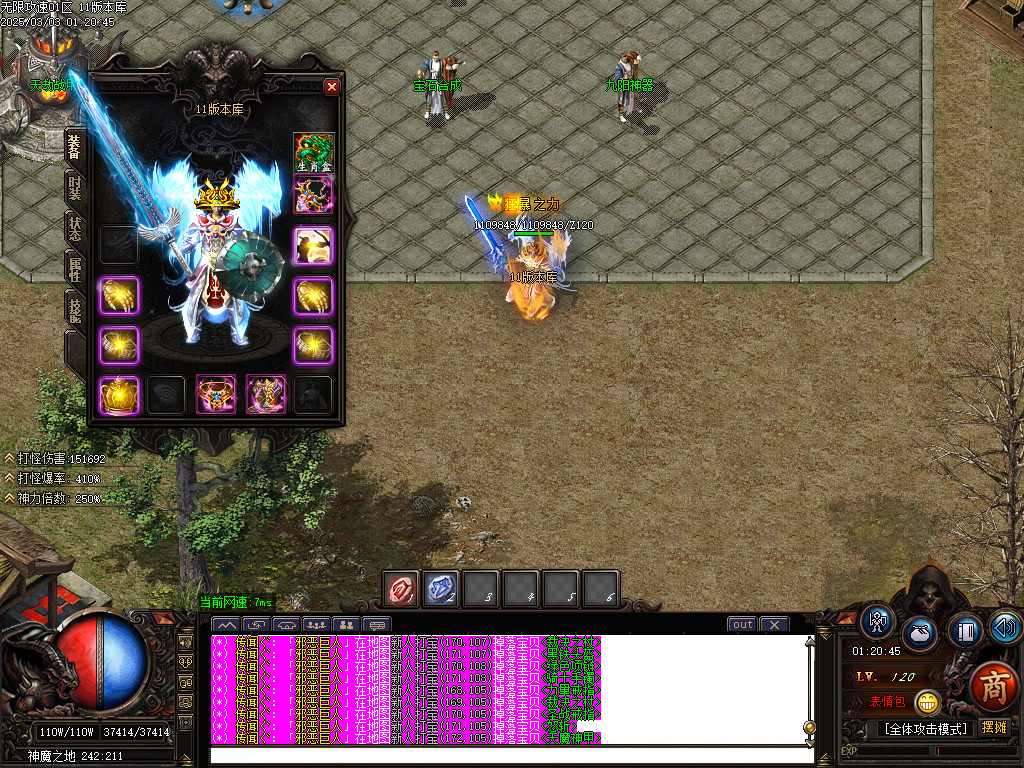Close the chat window with X
The height and width of the screenshot is (768, 1024).
click(x=774, y=625)
